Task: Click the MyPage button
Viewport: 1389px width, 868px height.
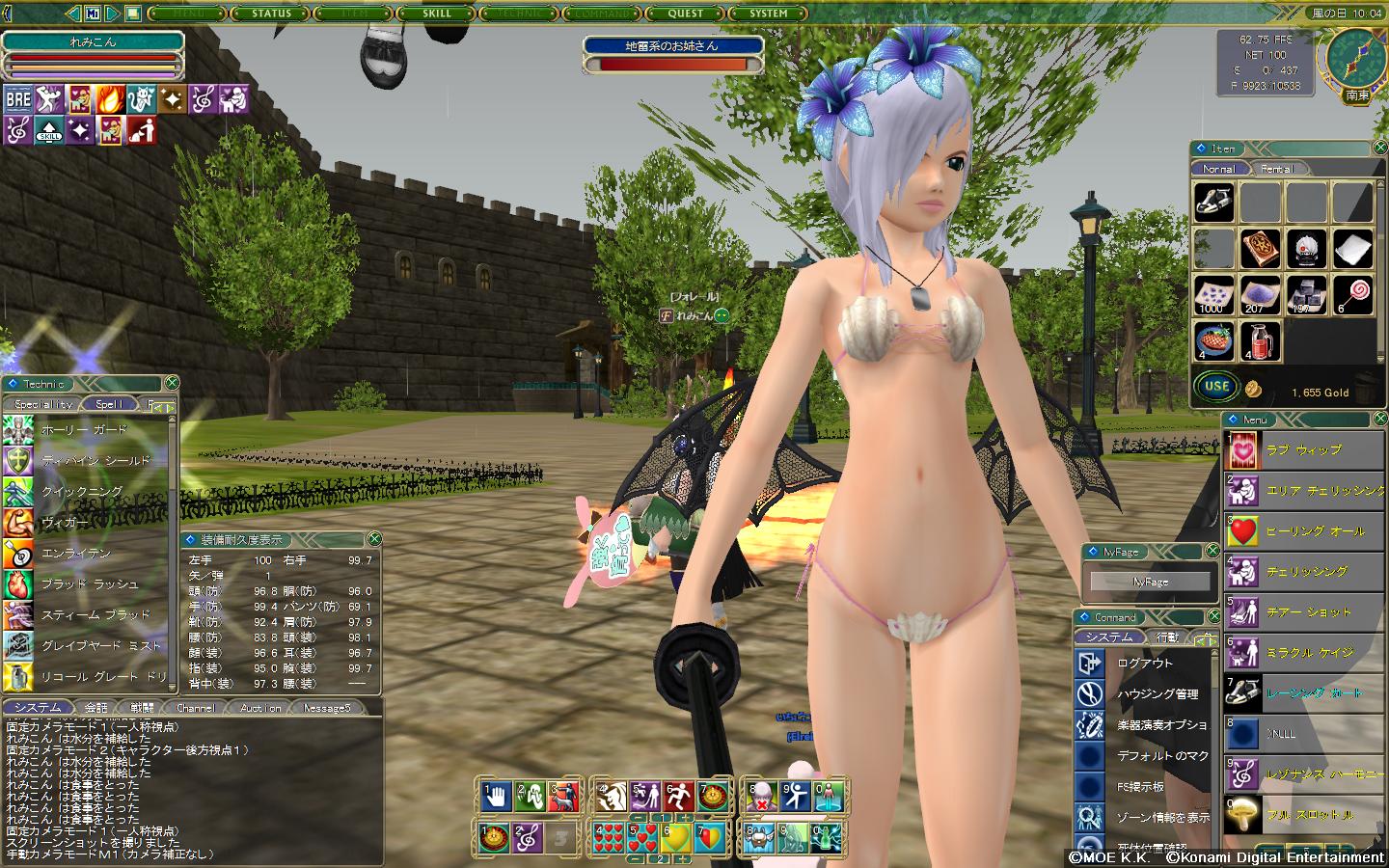Action: 1150,582
